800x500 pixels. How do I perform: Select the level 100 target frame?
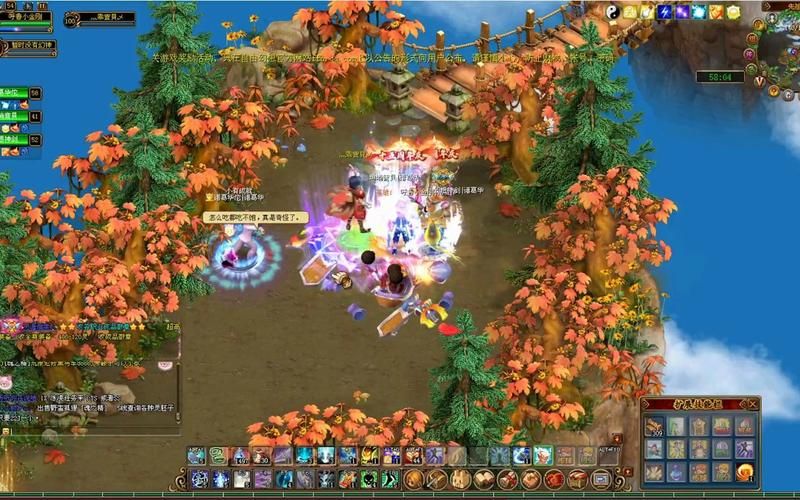tap(100, 18)
